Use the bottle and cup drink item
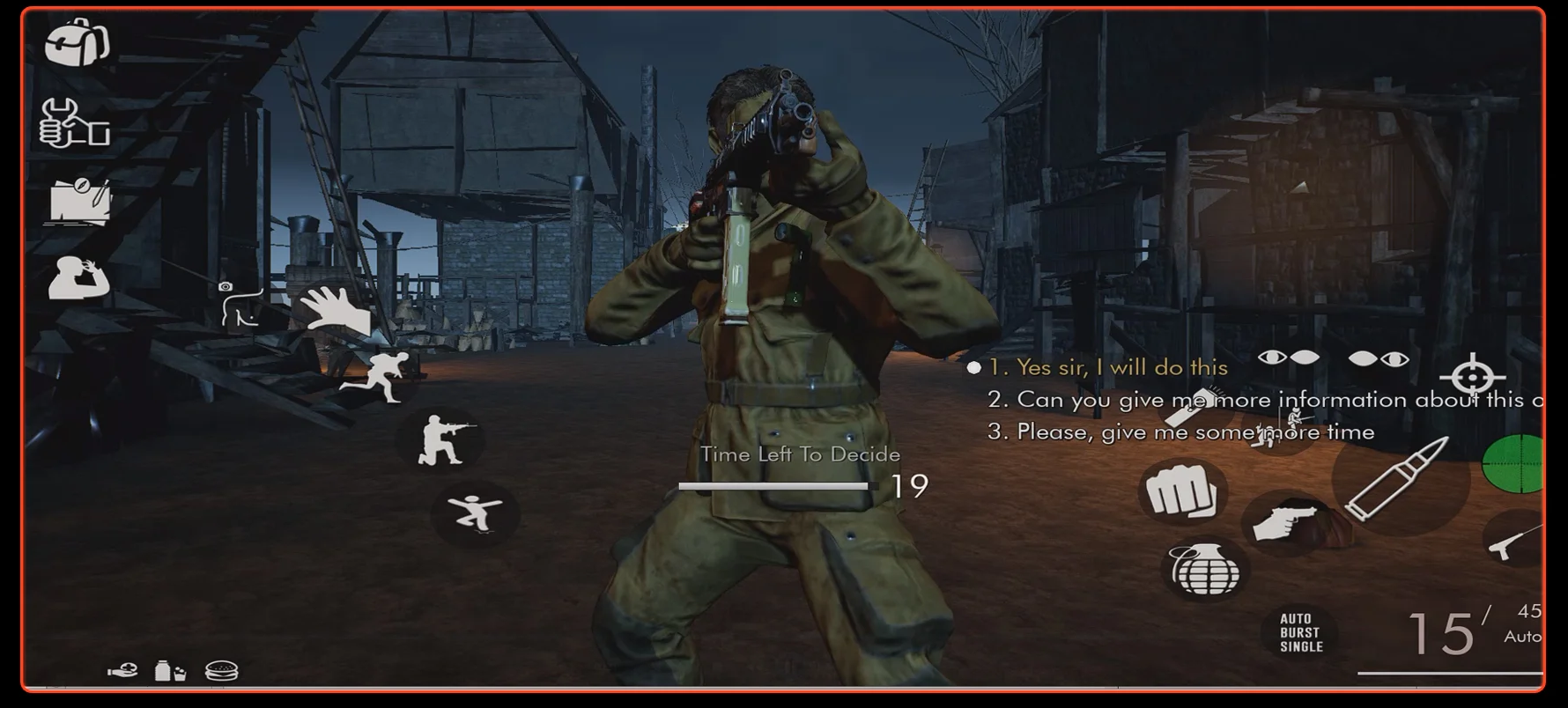This screenshot has height=708, width=1568. click(x=170, y=672)
